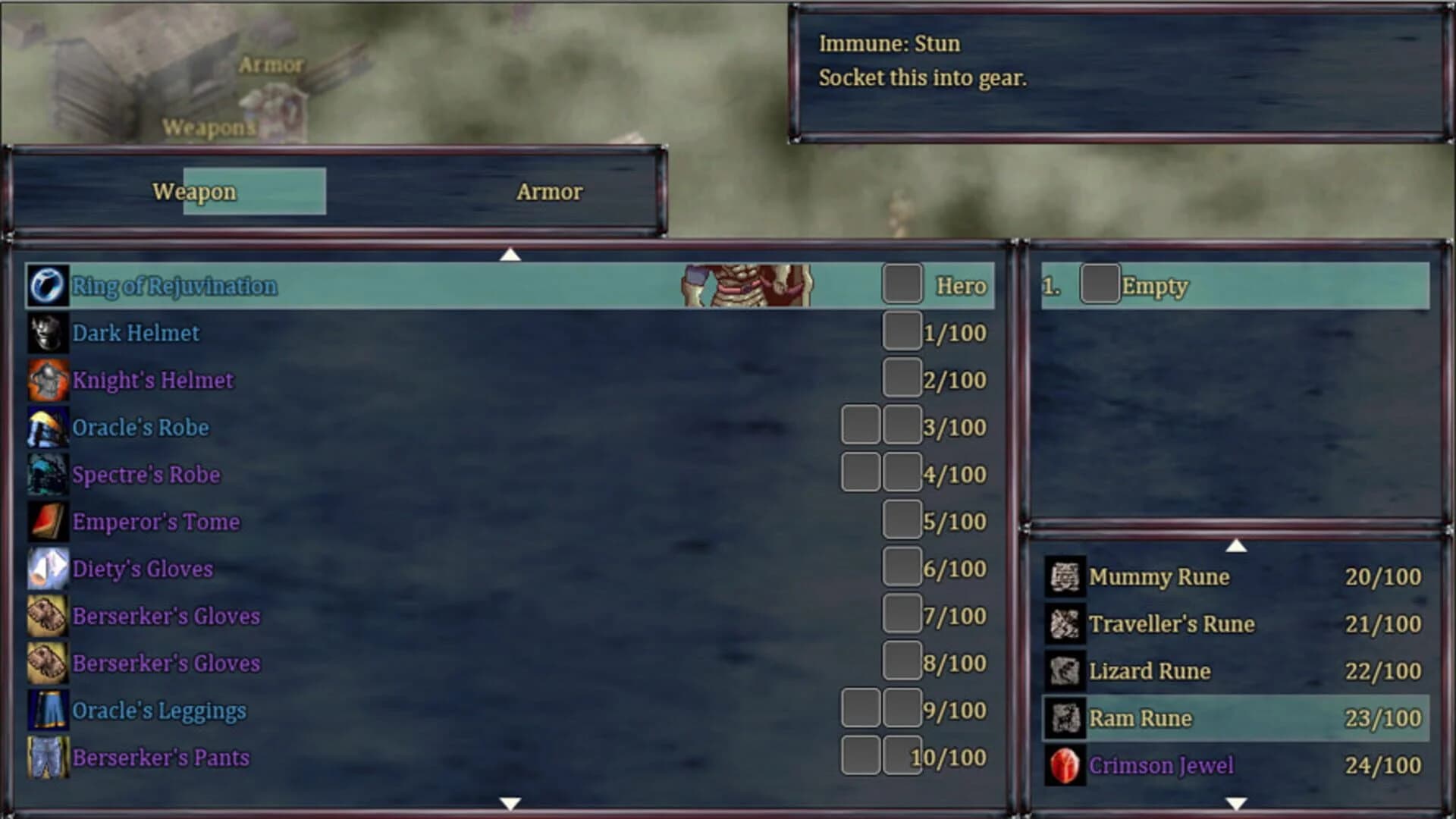Viewport: 1456px width, 819px height.
Task: Click the Oracle's Robe icon
Action: [x=48, y=427]
